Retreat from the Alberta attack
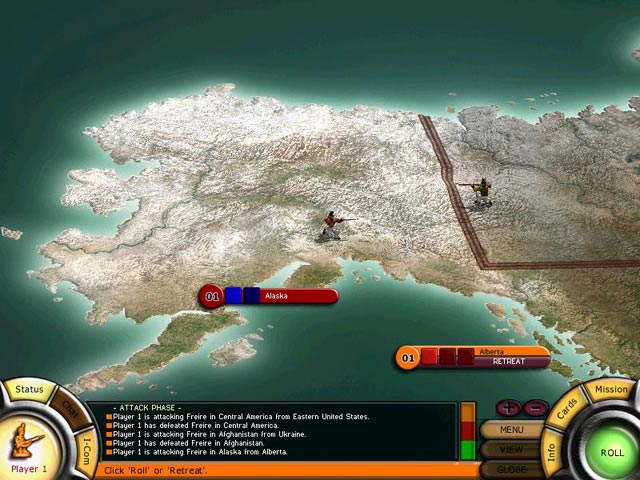640x480 pixels. pos(509,362)
